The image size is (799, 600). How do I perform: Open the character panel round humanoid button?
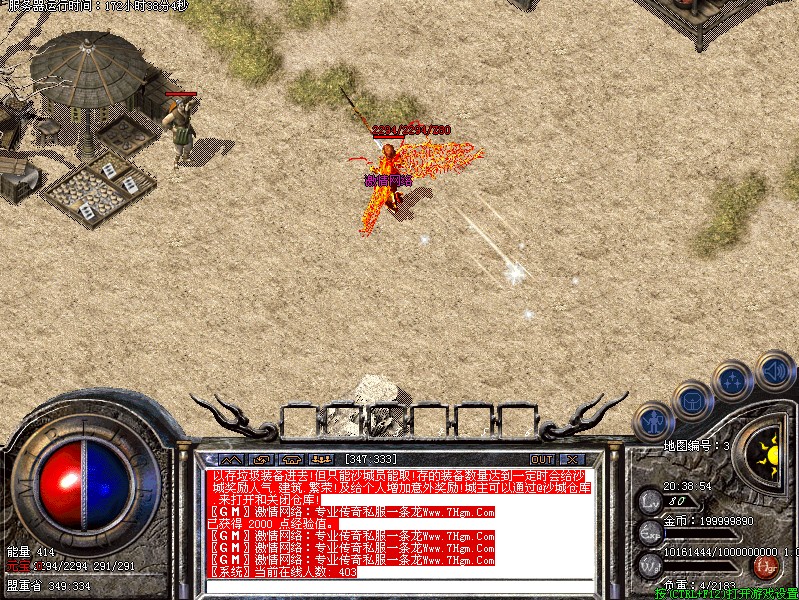tap(654, 421)
